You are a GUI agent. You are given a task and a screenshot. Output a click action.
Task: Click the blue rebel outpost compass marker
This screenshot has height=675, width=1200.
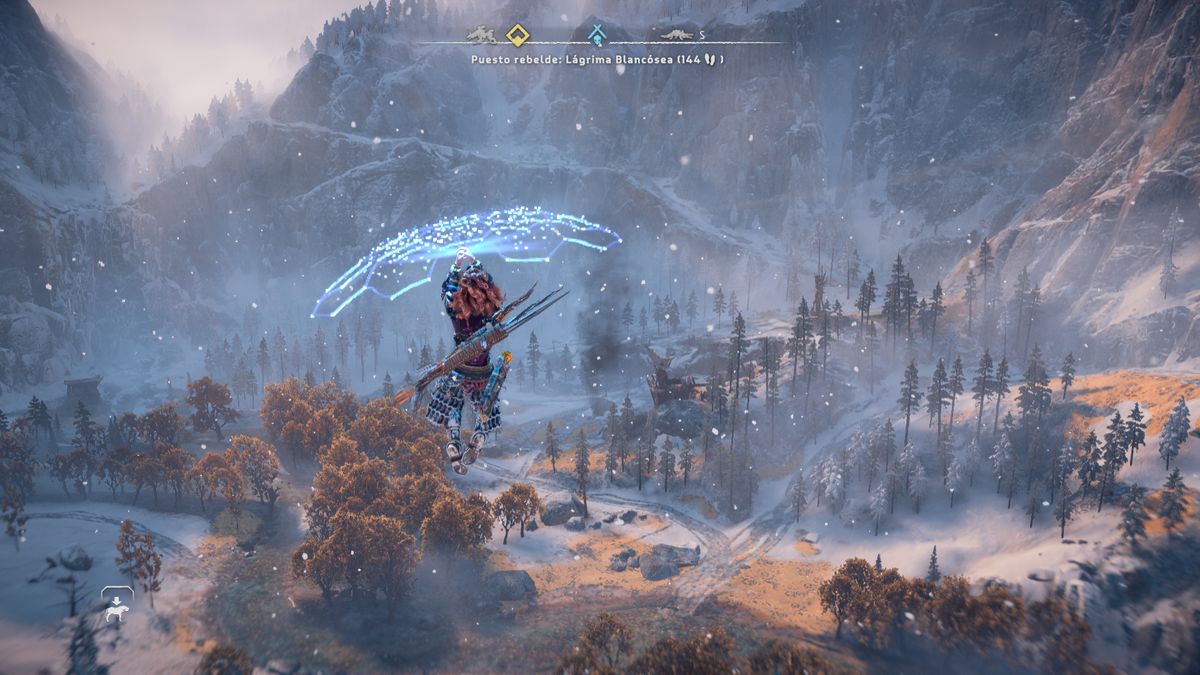tap(597, 36)
